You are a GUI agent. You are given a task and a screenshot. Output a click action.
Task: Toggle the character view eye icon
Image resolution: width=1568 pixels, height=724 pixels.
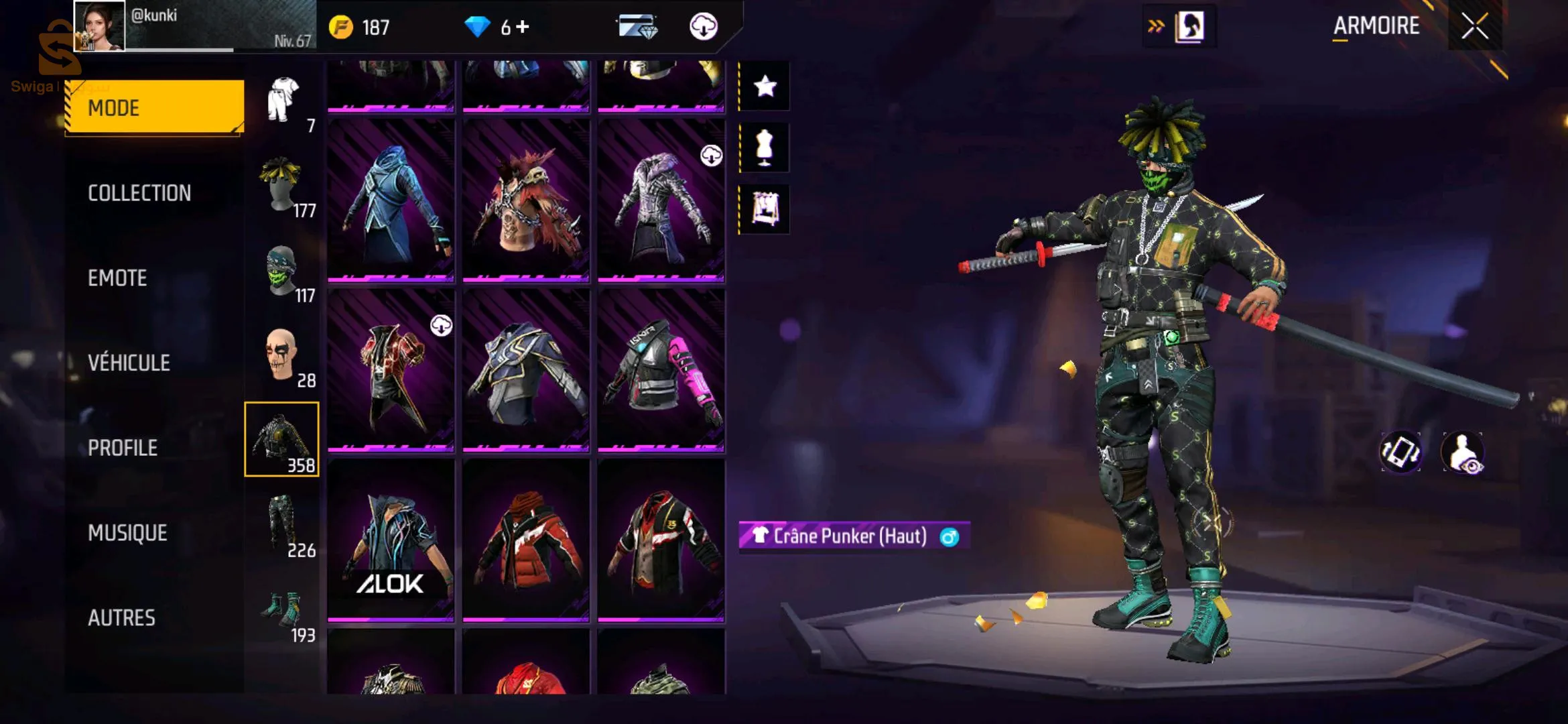tap(1463, 453)
